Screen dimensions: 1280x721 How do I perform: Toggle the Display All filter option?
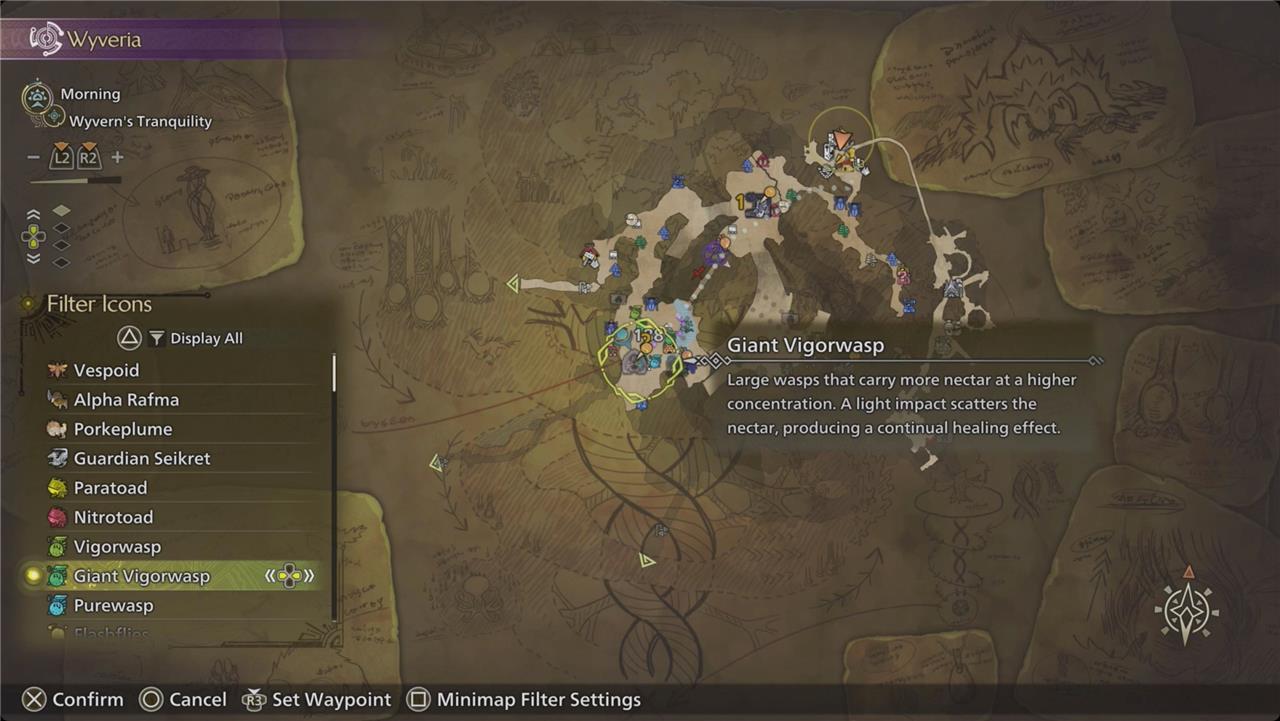click(194, 338)
